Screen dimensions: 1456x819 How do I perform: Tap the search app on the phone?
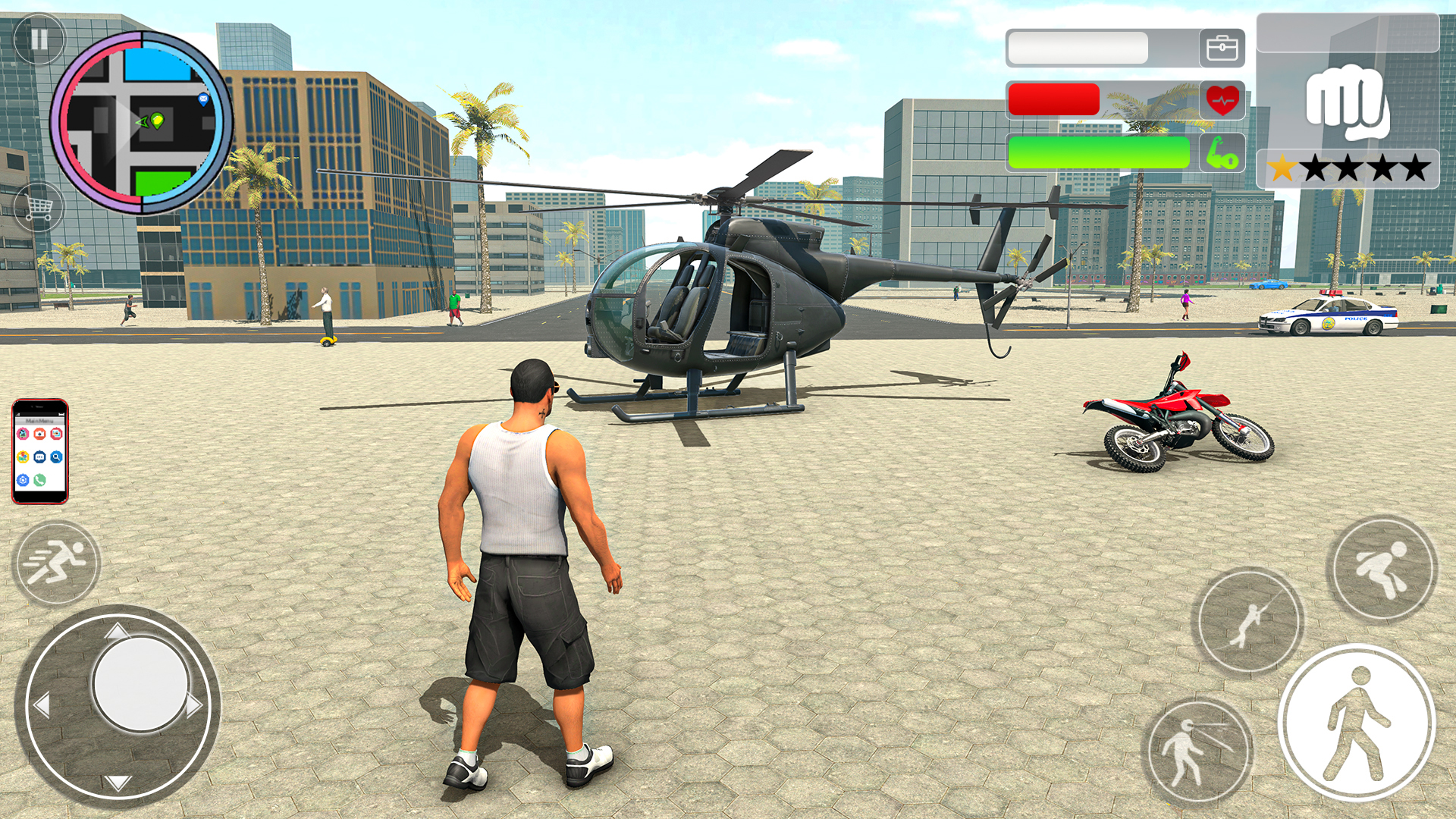tap(57, 456)
